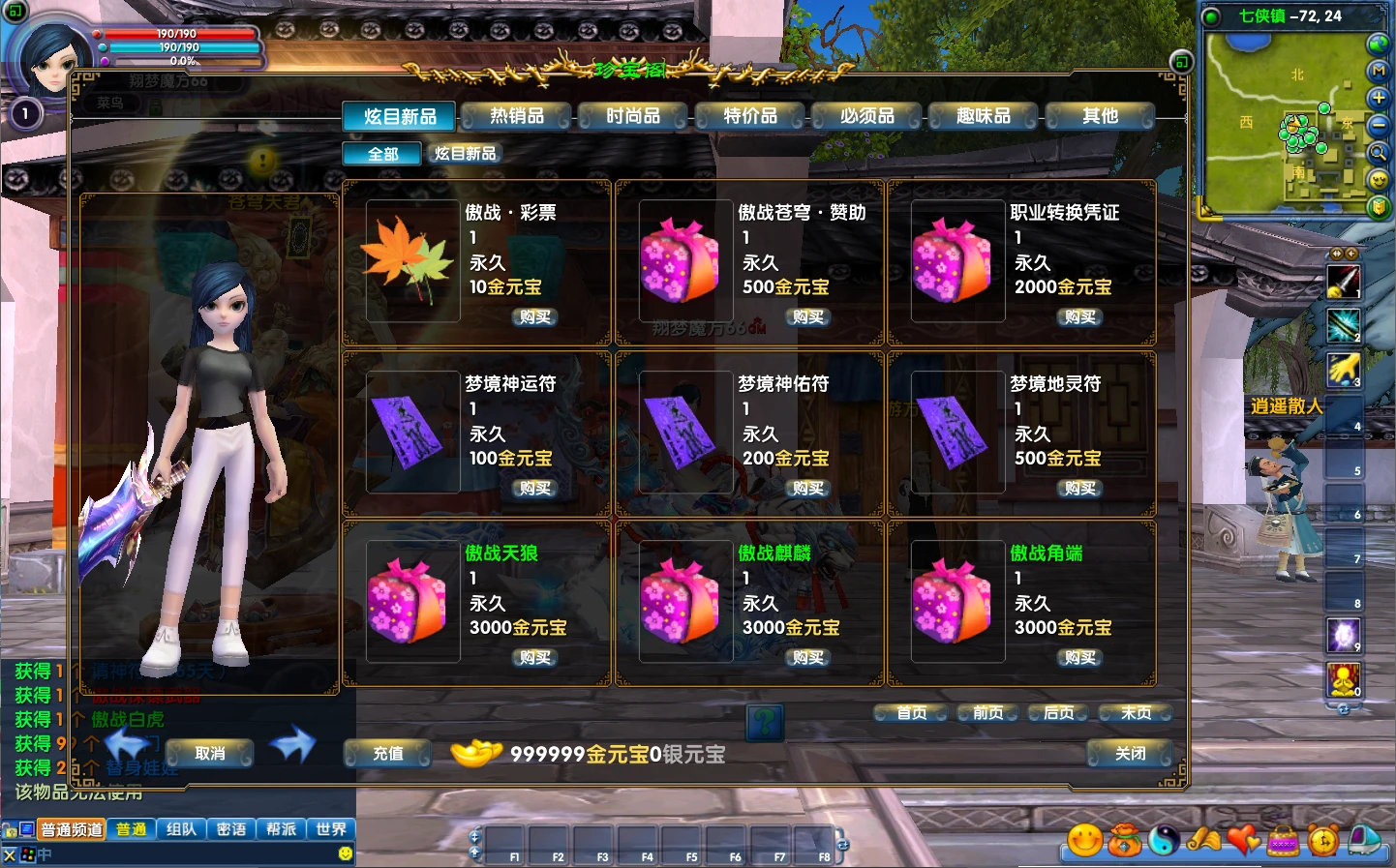Switch chat channel to 世界
This screenshot has width=1396, height=868.
click(331, 829)
